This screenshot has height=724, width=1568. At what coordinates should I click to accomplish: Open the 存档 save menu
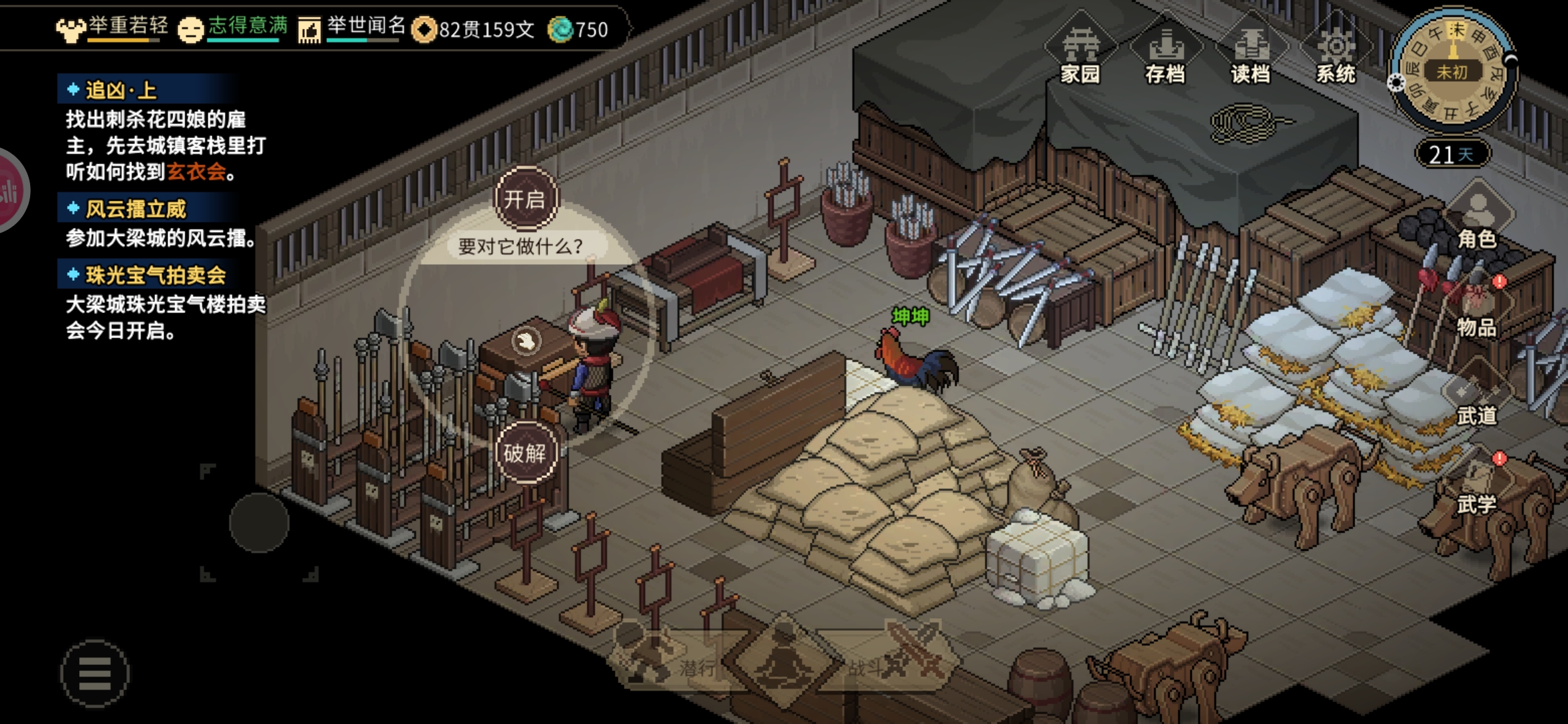pos(1165,55)
